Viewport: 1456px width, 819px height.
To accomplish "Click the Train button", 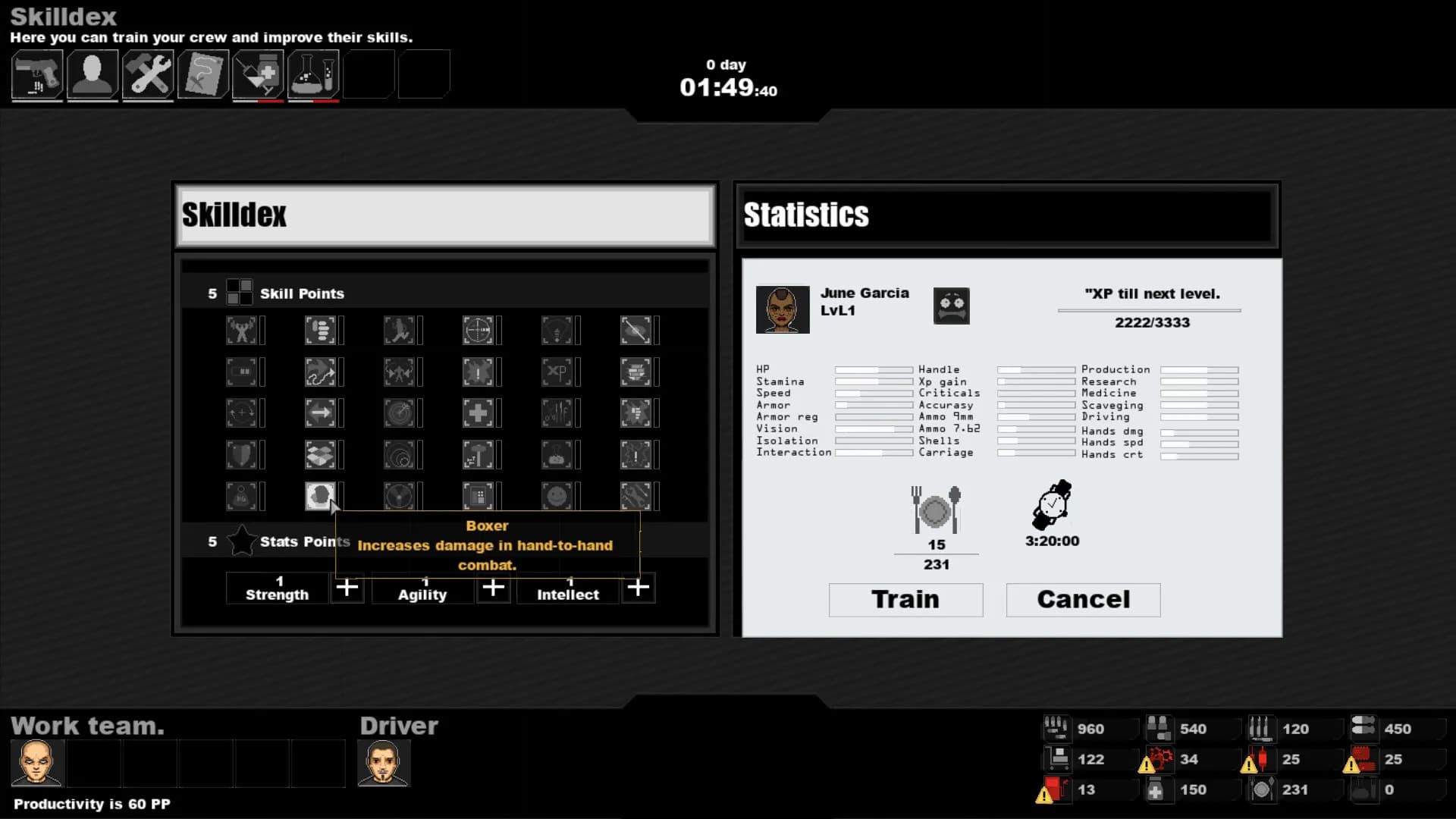I will coord(905,600).
